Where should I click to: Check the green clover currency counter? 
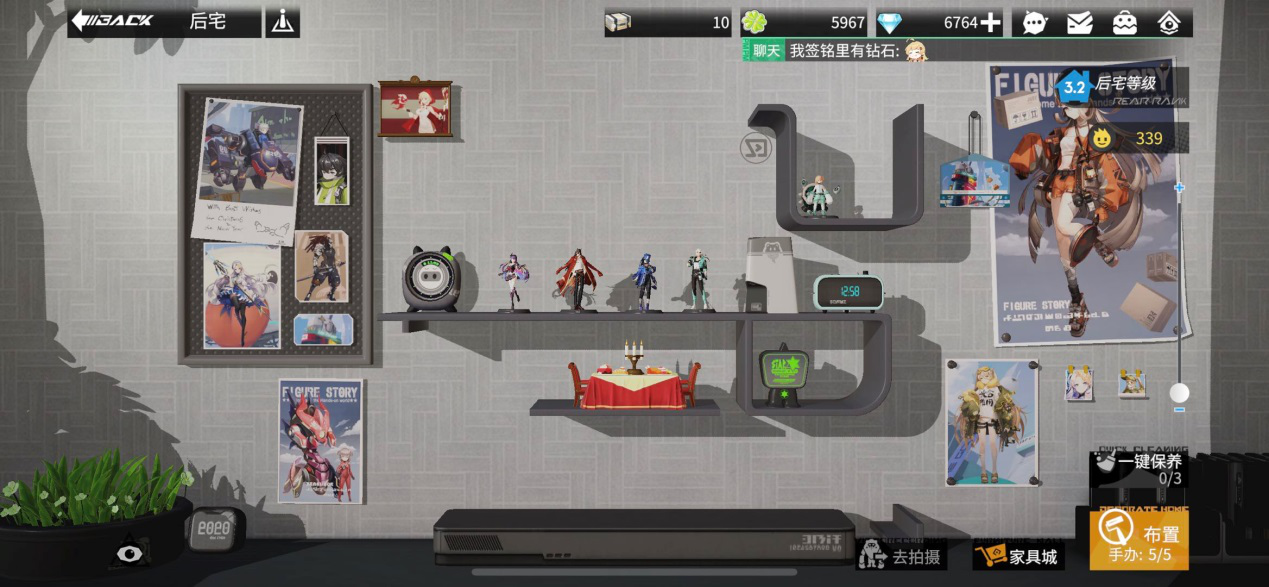click(803, 22)
